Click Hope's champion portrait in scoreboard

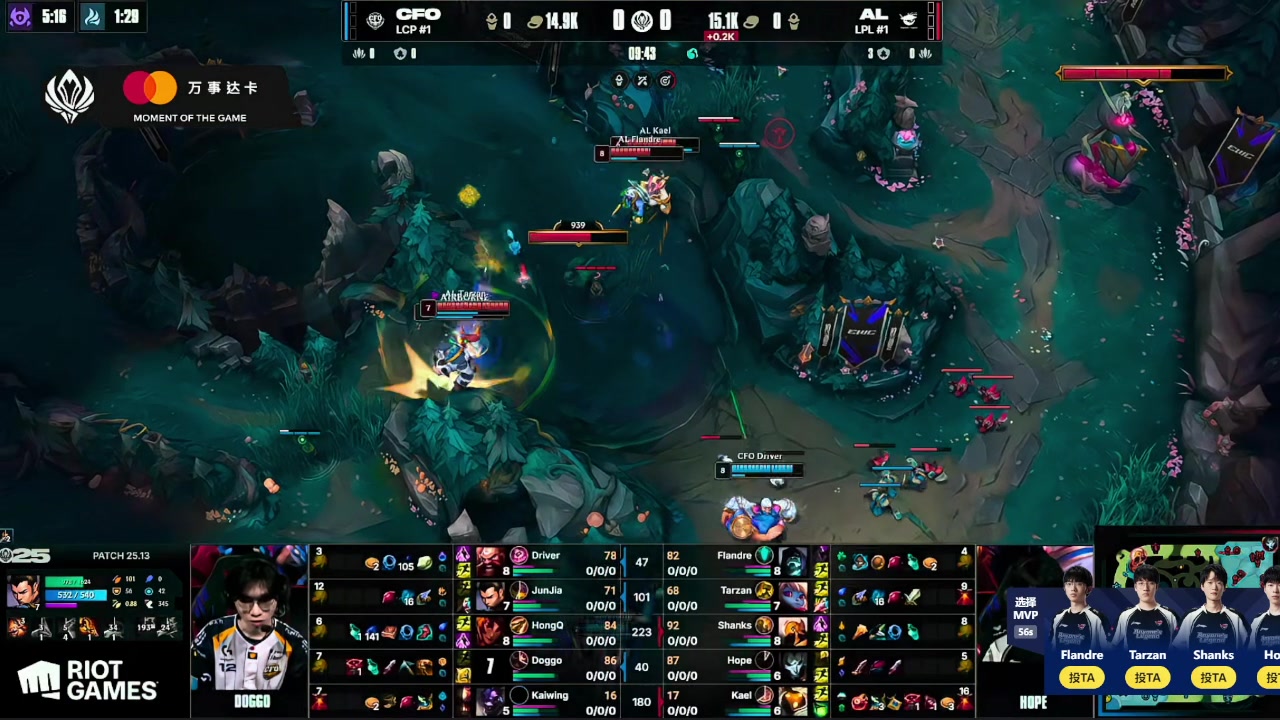pyautogui.click(x=793, y=667)
